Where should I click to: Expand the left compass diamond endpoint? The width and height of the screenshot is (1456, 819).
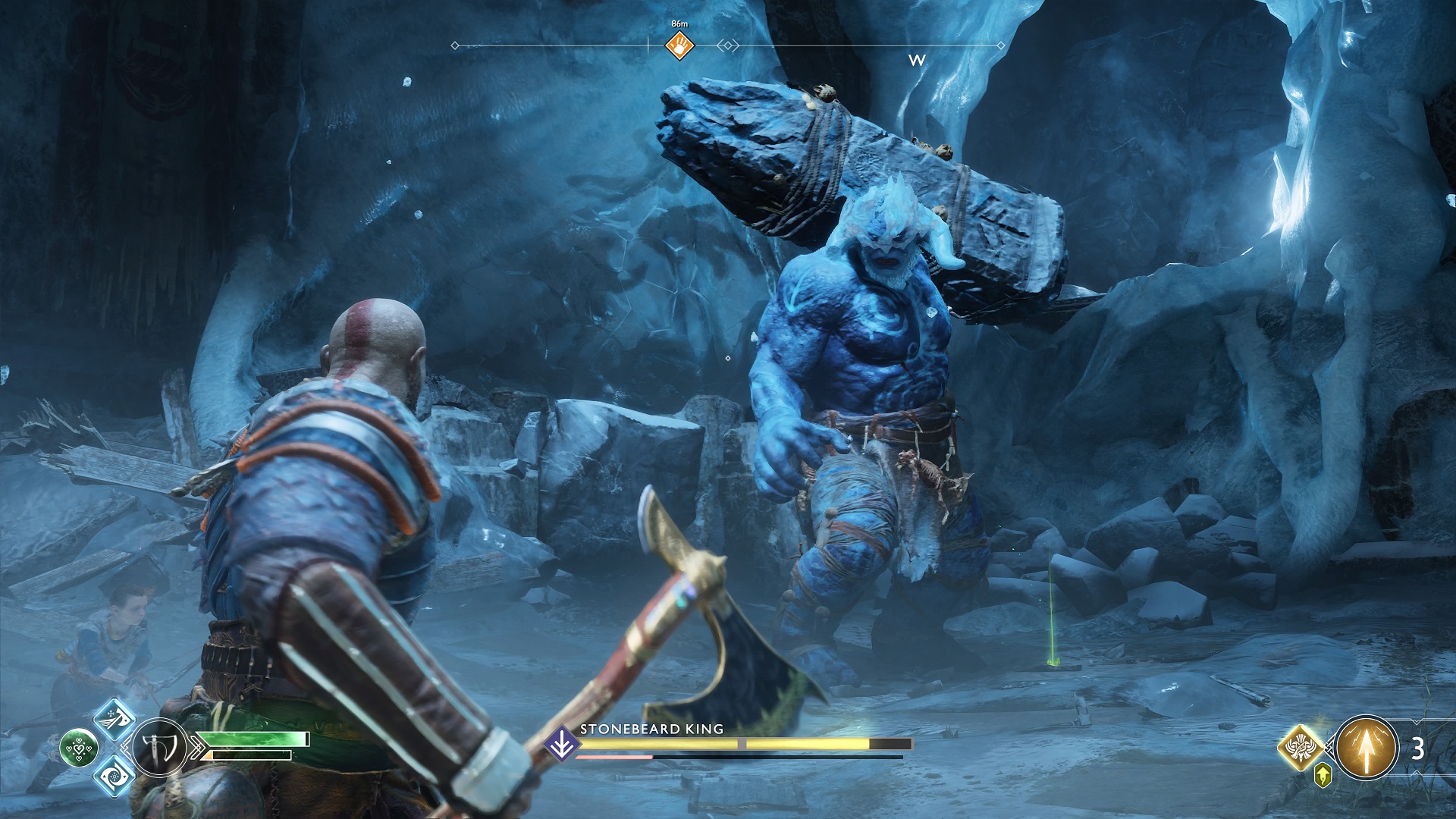point(454,45)
